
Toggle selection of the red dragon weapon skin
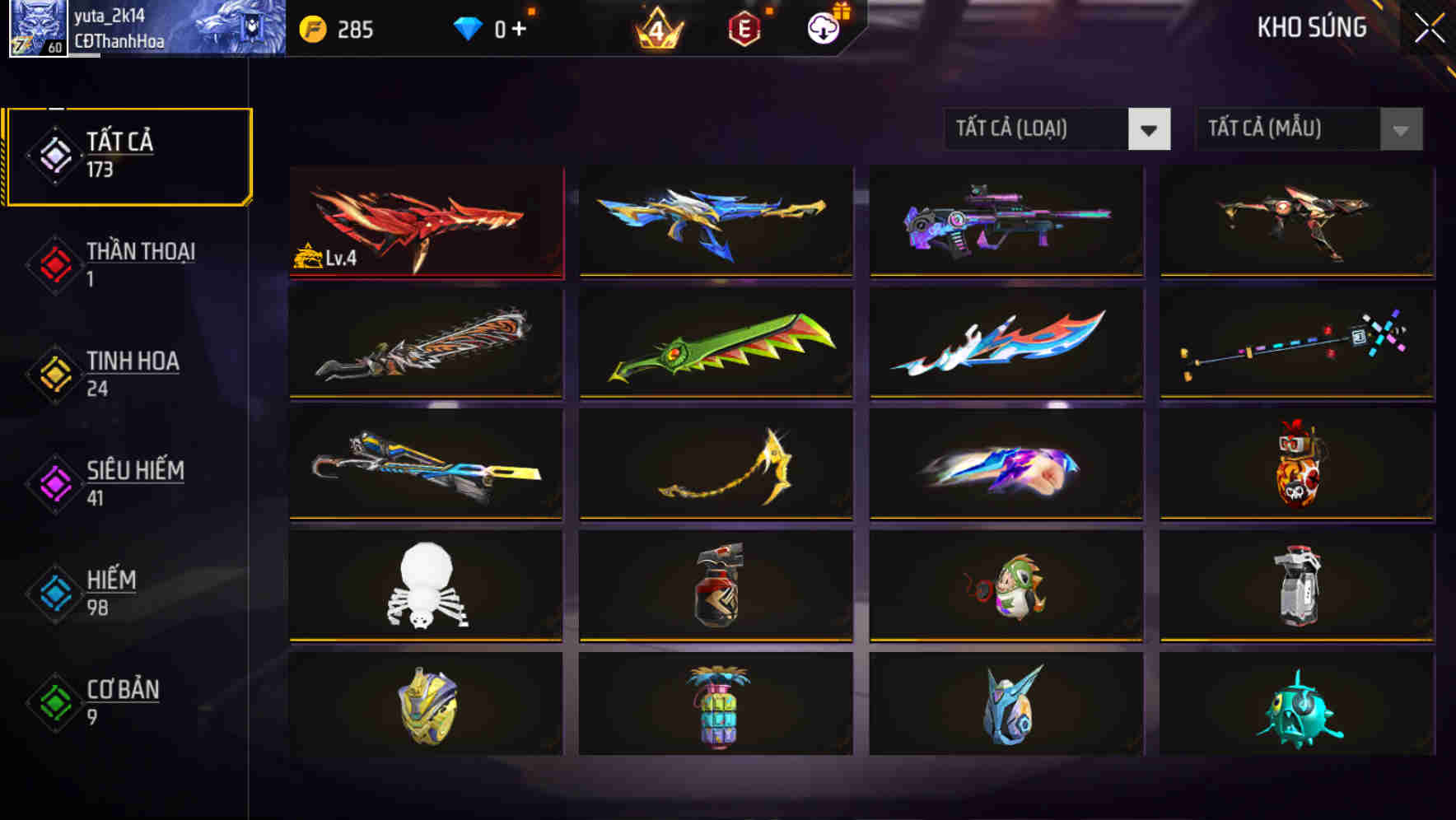pyautogui.click(x=425, y=222)
